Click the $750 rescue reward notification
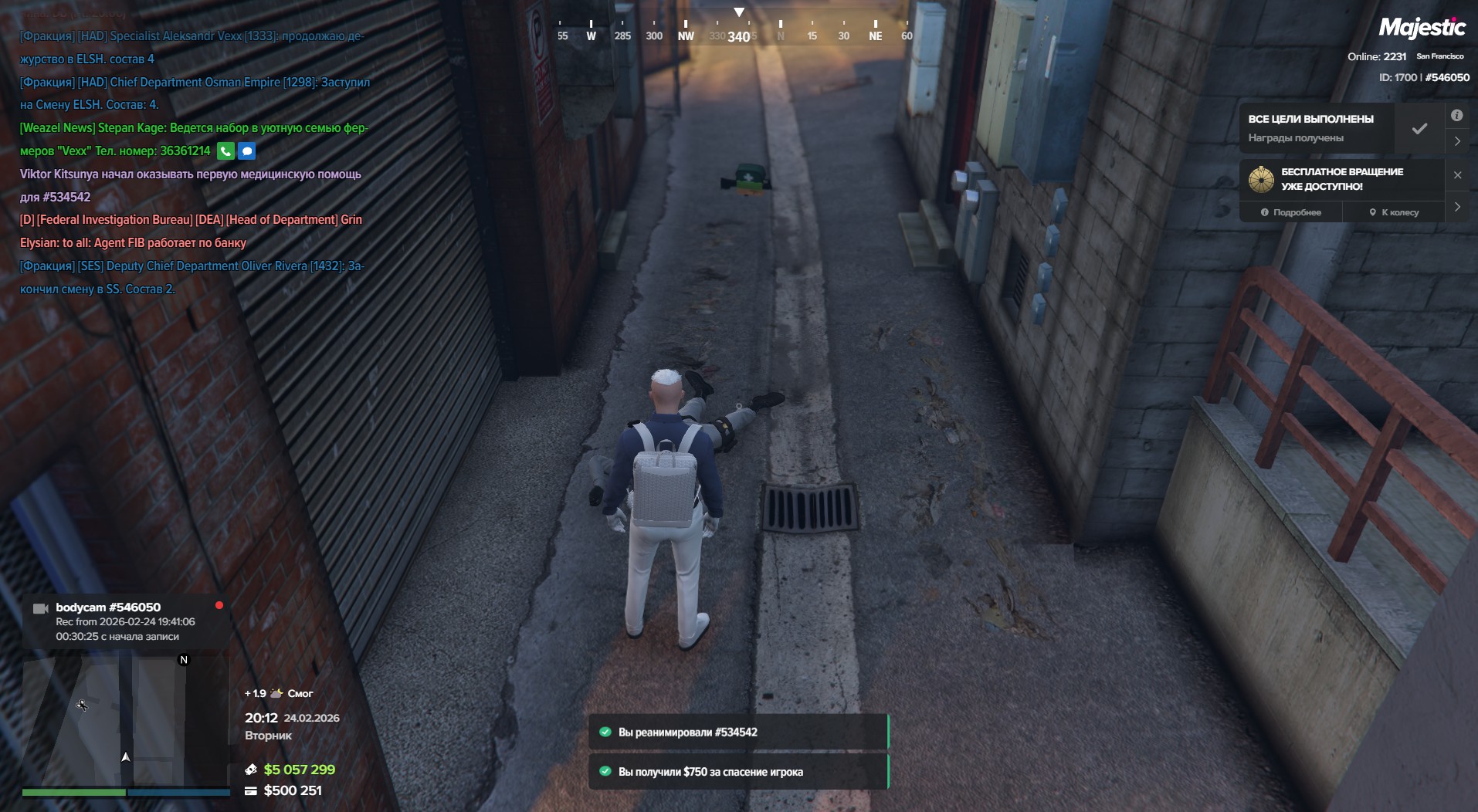 click(737, 771)
